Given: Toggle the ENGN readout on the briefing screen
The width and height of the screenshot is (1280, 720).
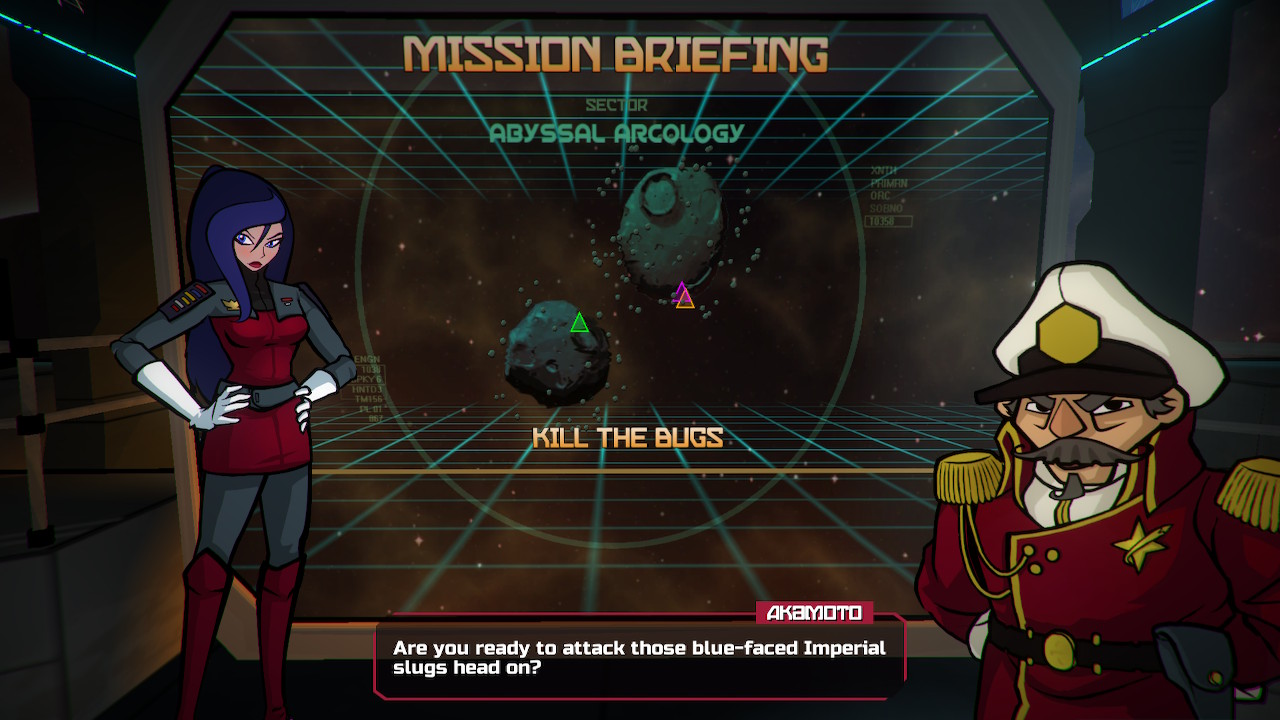Looking at the screenshot, I should coord(367,358).
